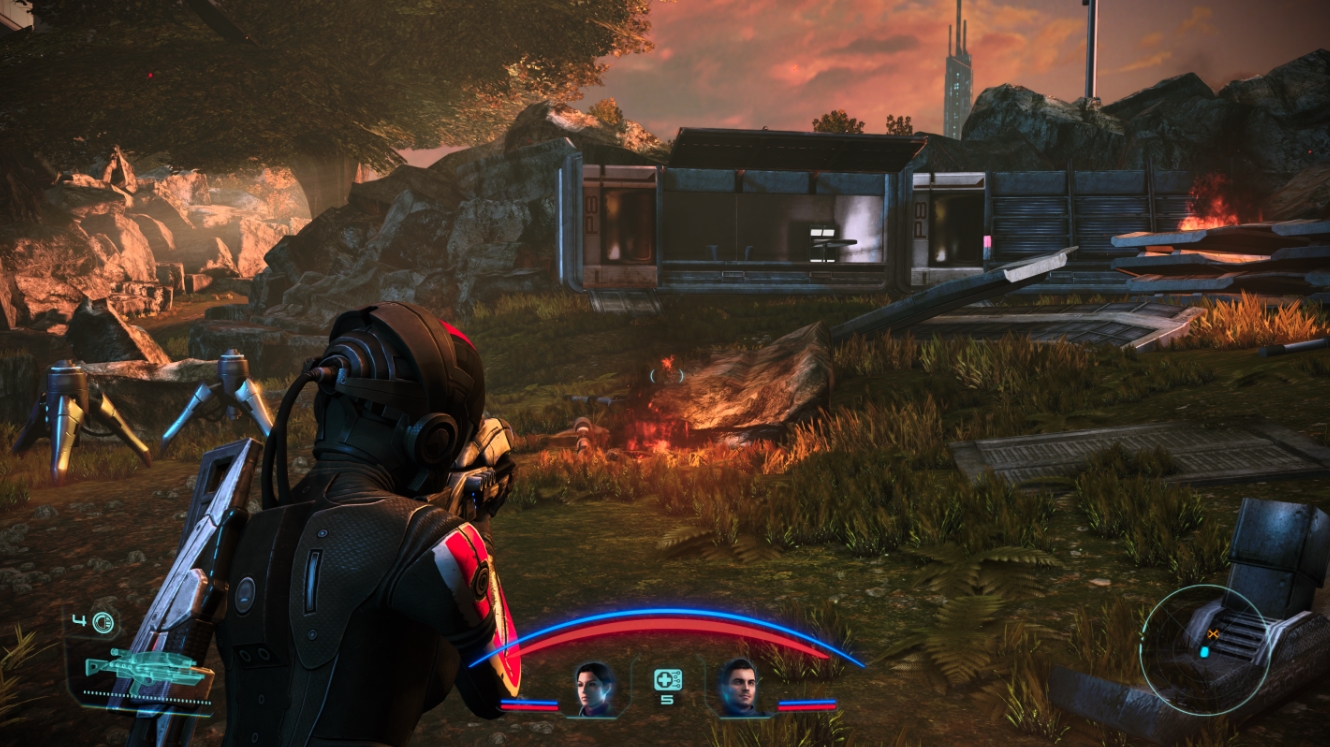
Task: Click the medi-gel first aid icon
Action: point(668,679)
